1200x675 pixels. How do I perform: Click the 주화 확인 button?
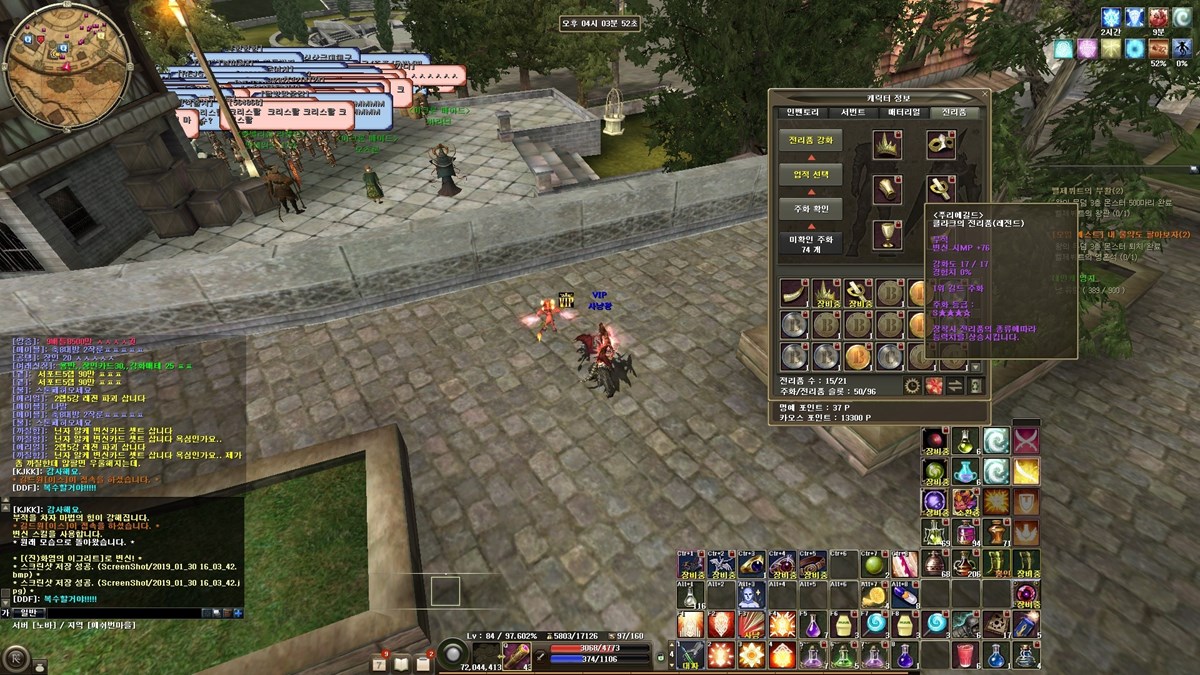click(810, 209)
